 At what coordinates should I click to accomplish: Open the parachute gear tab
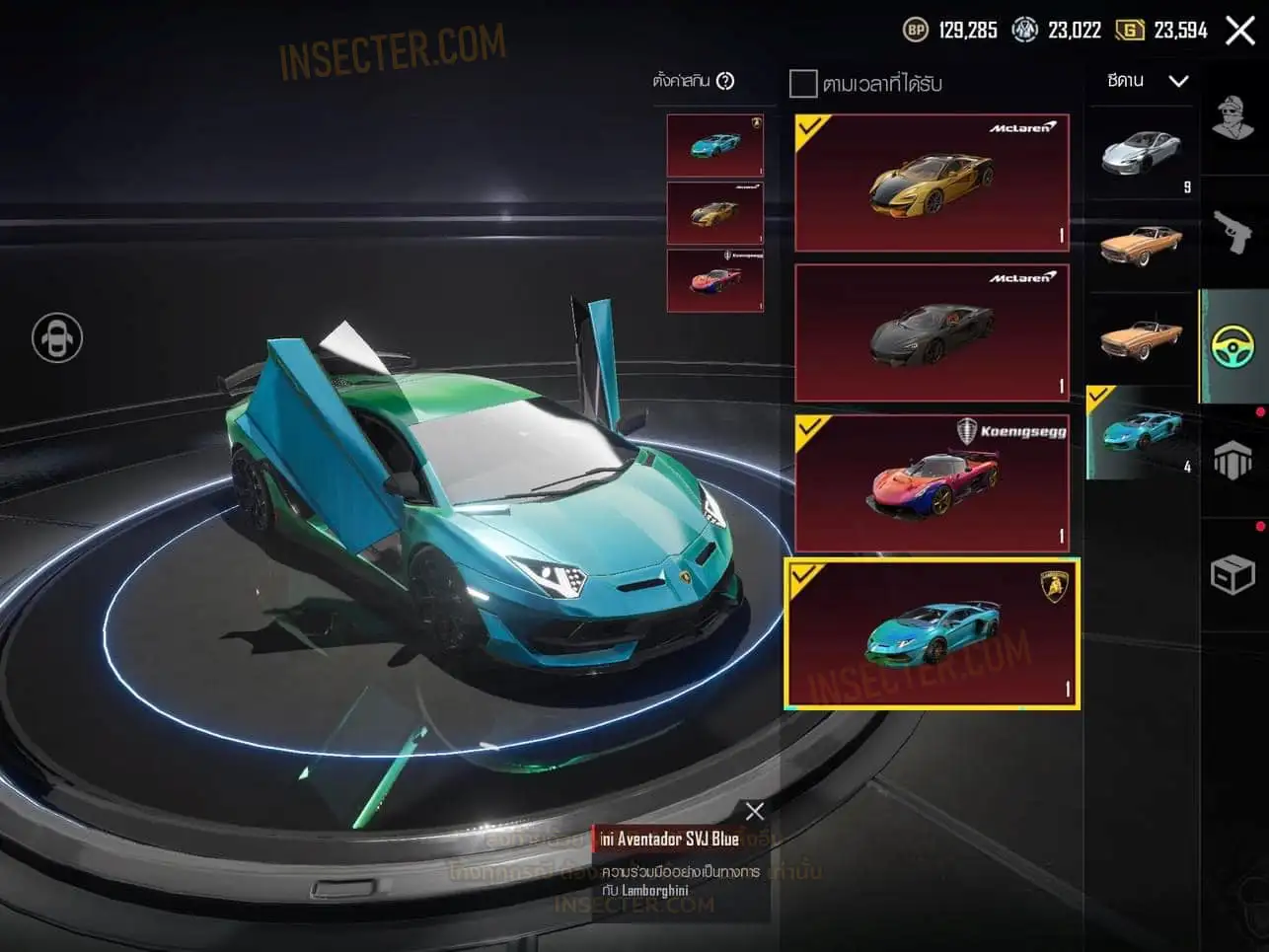point(1233,461)
